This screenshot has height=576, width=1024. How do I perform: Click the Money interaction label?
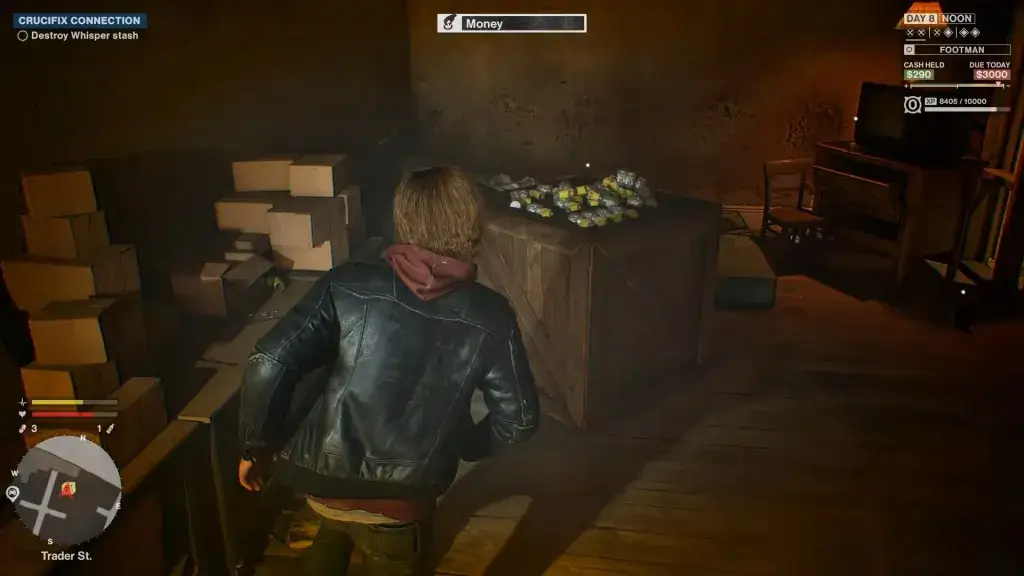pyautogui.click(x=511, y=23)
